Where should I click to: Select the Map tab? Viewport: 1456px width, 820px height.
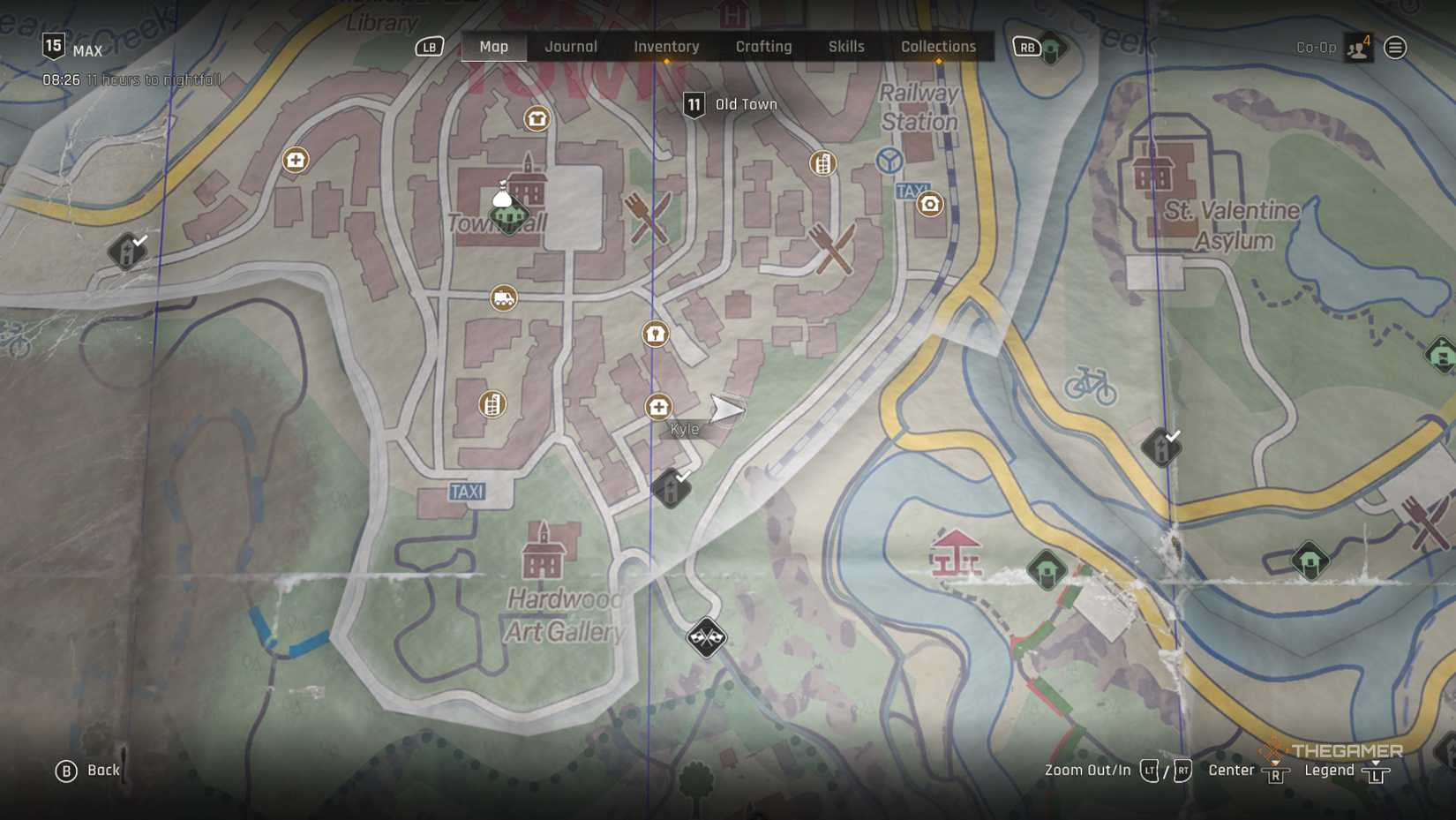pos(493,47)
